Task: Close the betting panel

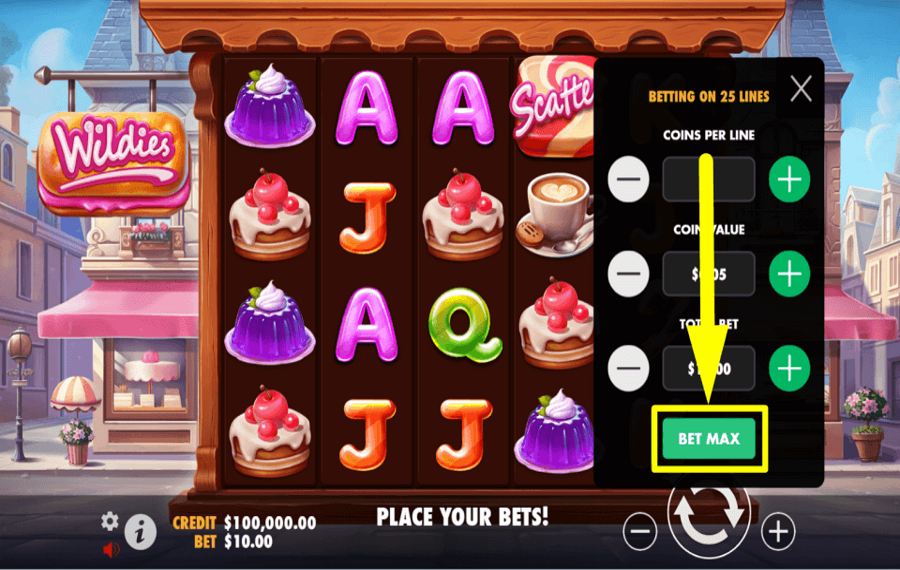Action: (x=801, y=90)
